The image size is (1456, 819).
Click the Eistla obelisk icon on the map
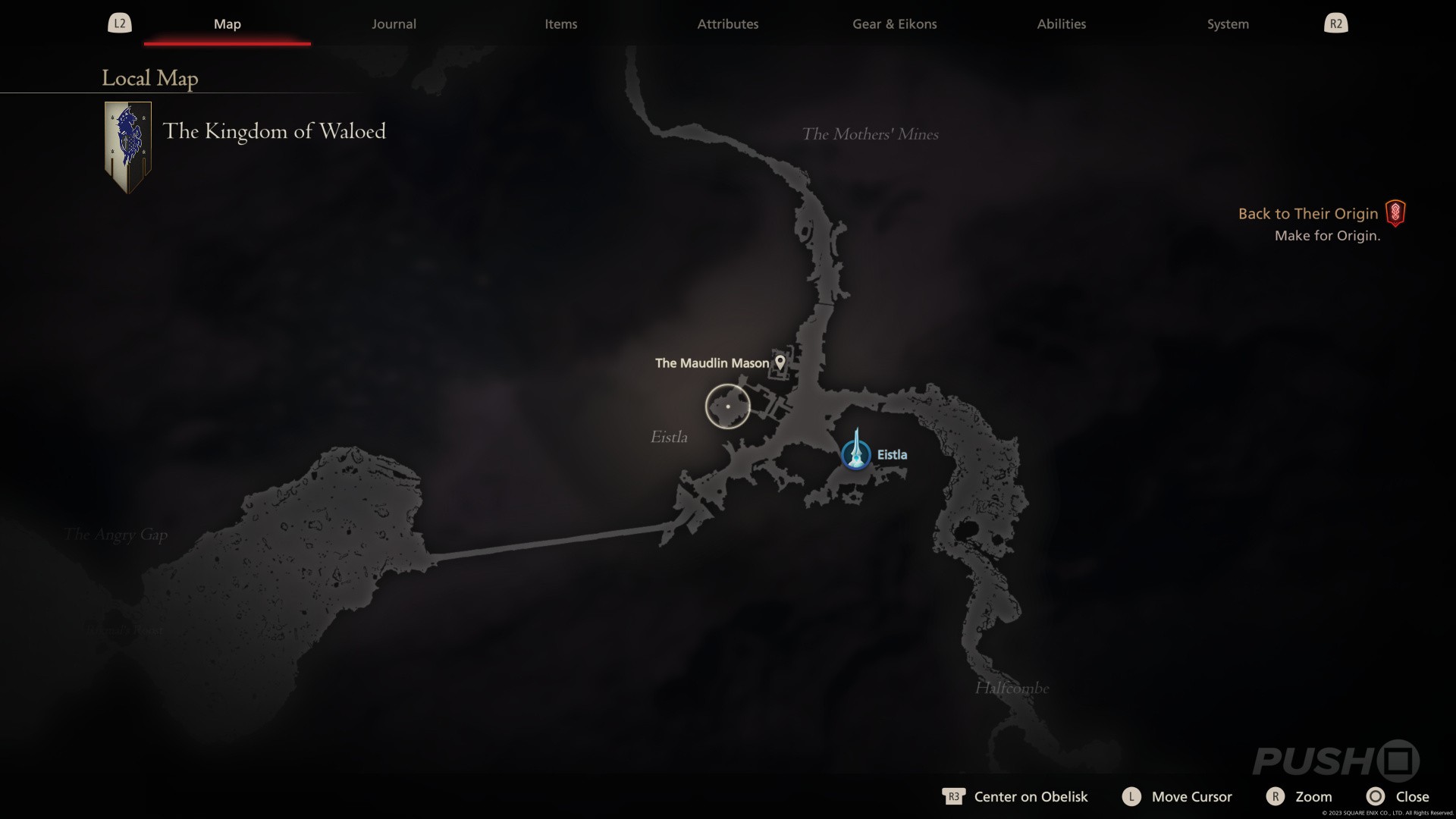[x=855, y=453]
